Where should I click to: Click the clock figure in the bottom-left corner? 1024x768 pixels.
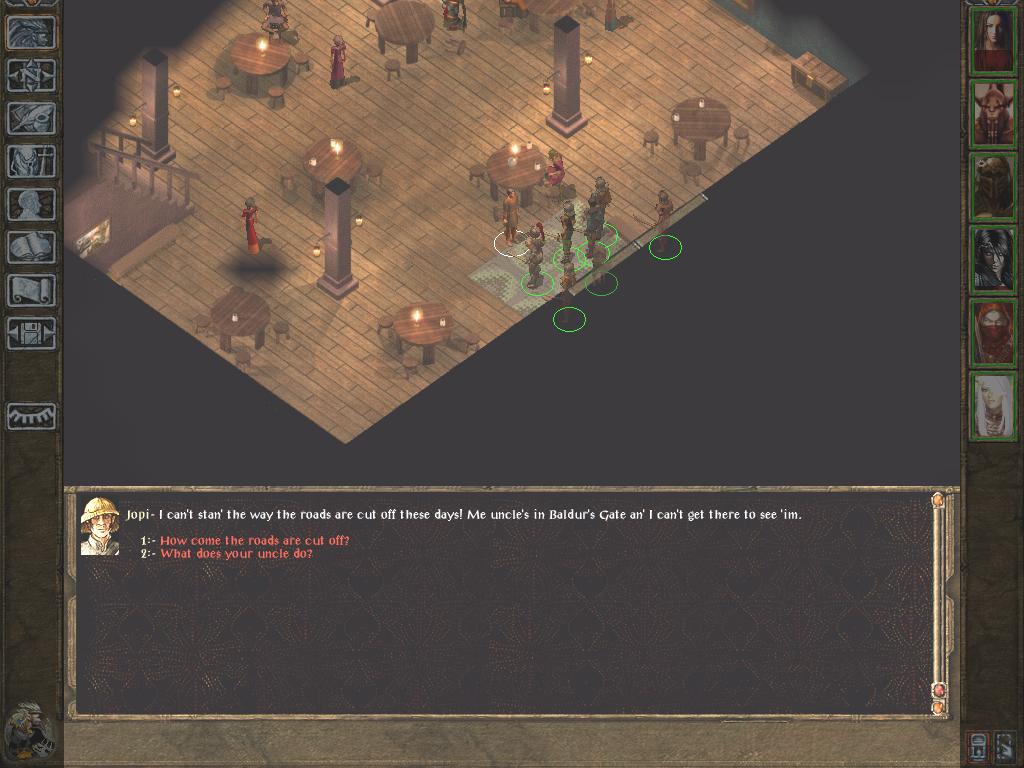(x=29, y=731)
